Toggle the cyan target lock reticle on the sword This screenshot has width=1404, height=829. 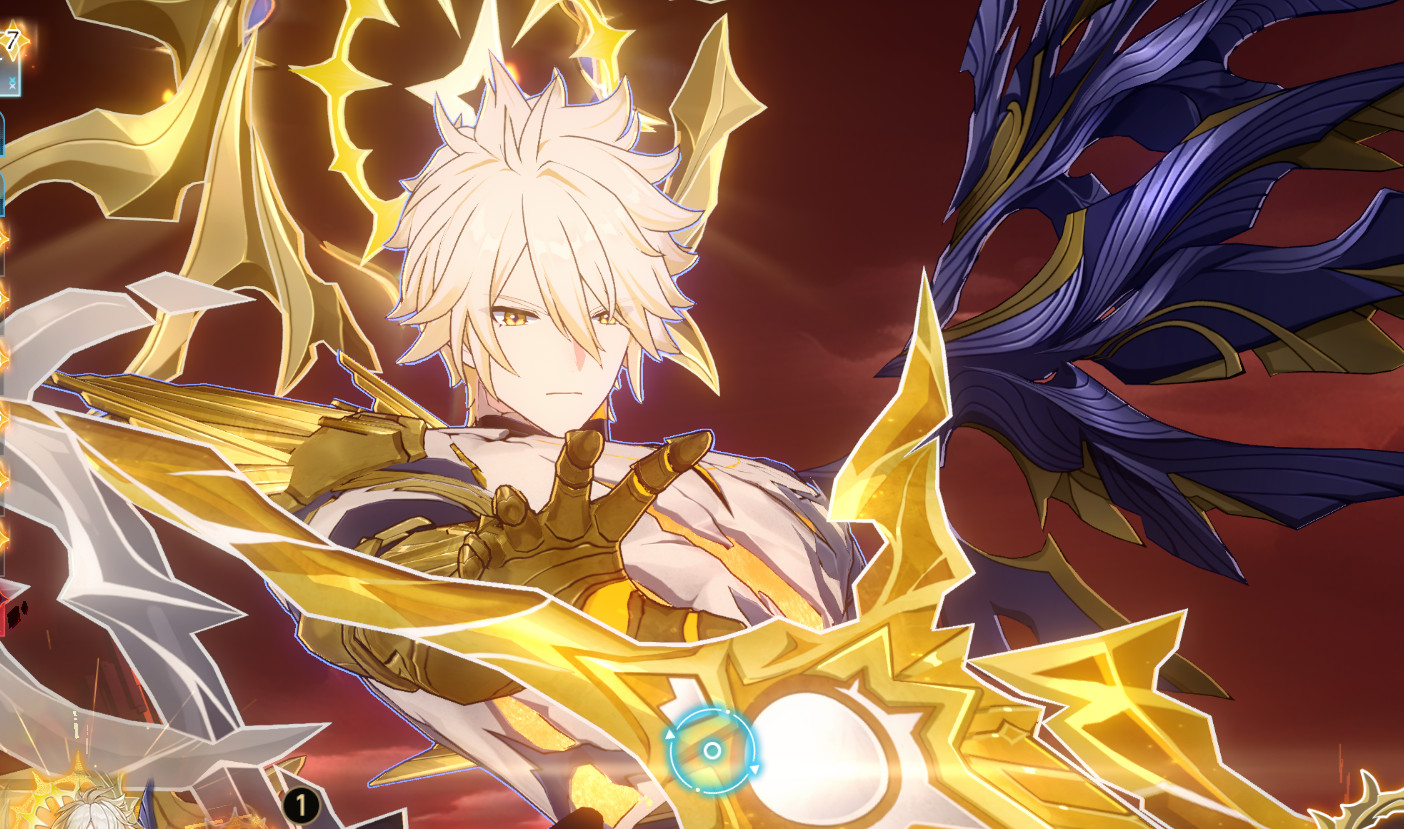[713, 750]
